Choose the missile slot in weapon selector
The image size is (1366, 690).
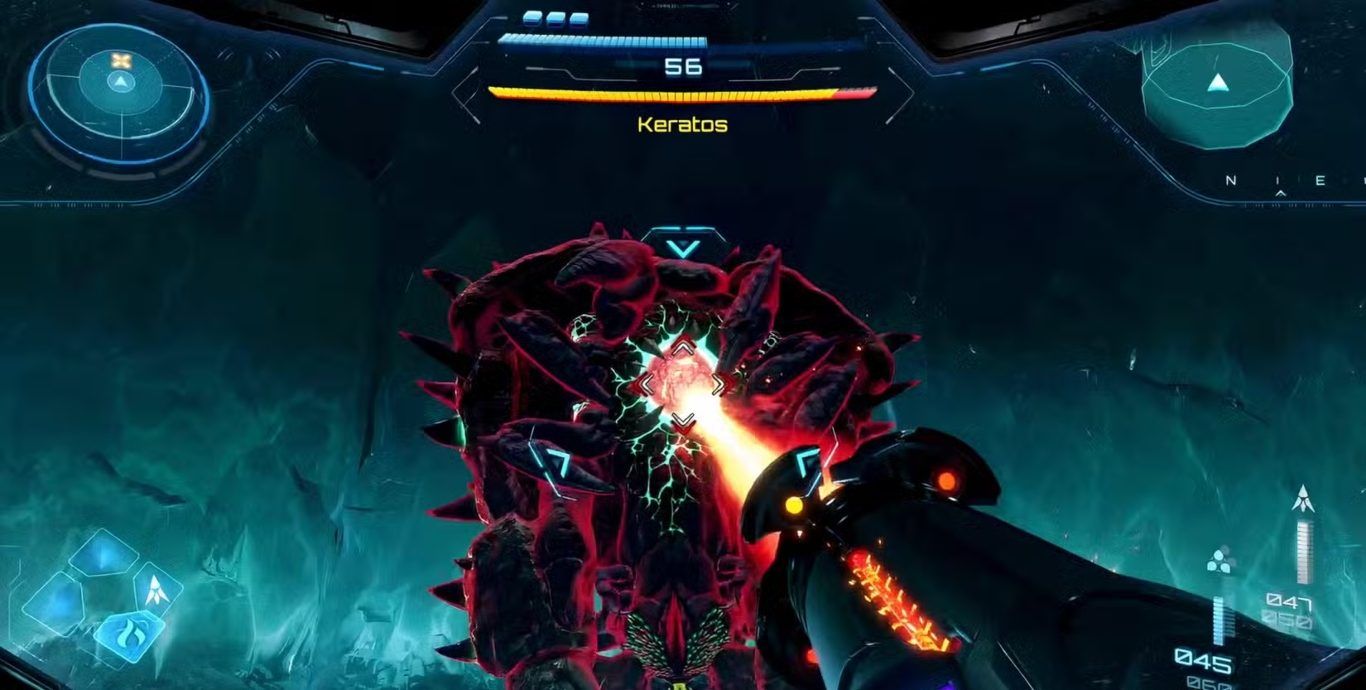(157, 589)
